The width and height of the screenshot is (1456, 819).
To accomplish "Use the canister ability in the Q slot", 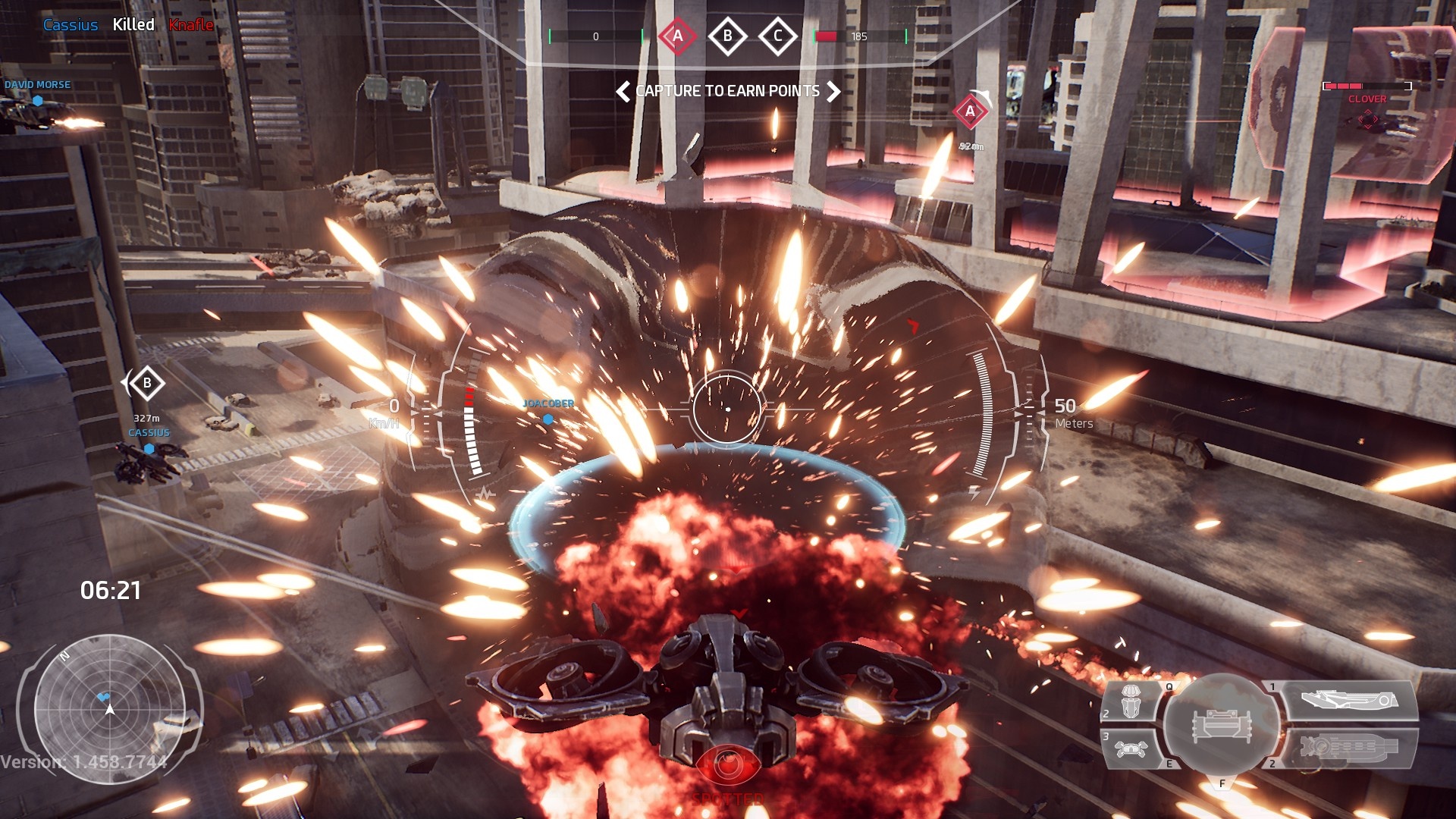I will point(1131,701).
